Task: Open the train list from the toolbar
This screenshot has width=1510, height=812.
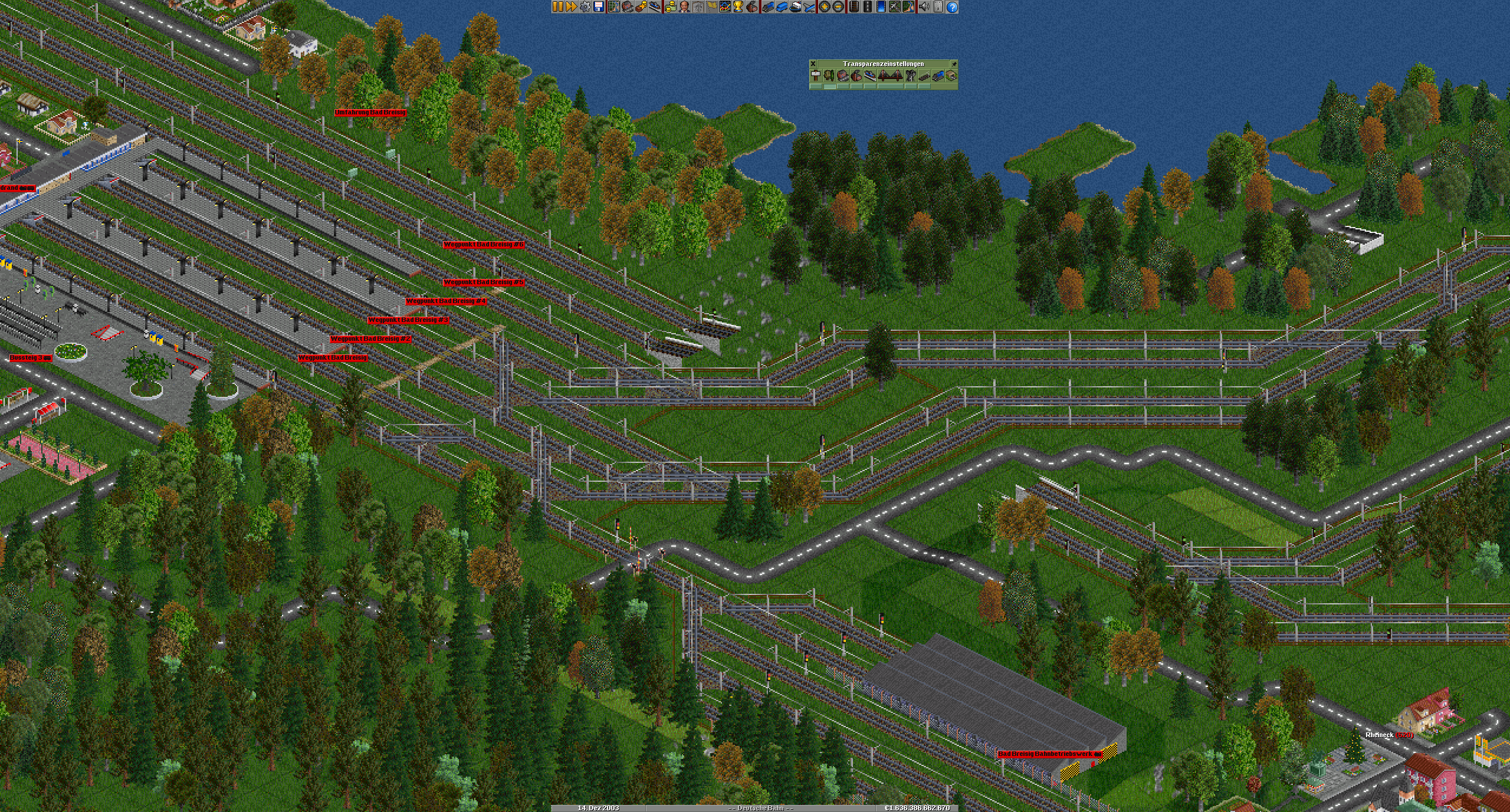Action: [768, 7]
